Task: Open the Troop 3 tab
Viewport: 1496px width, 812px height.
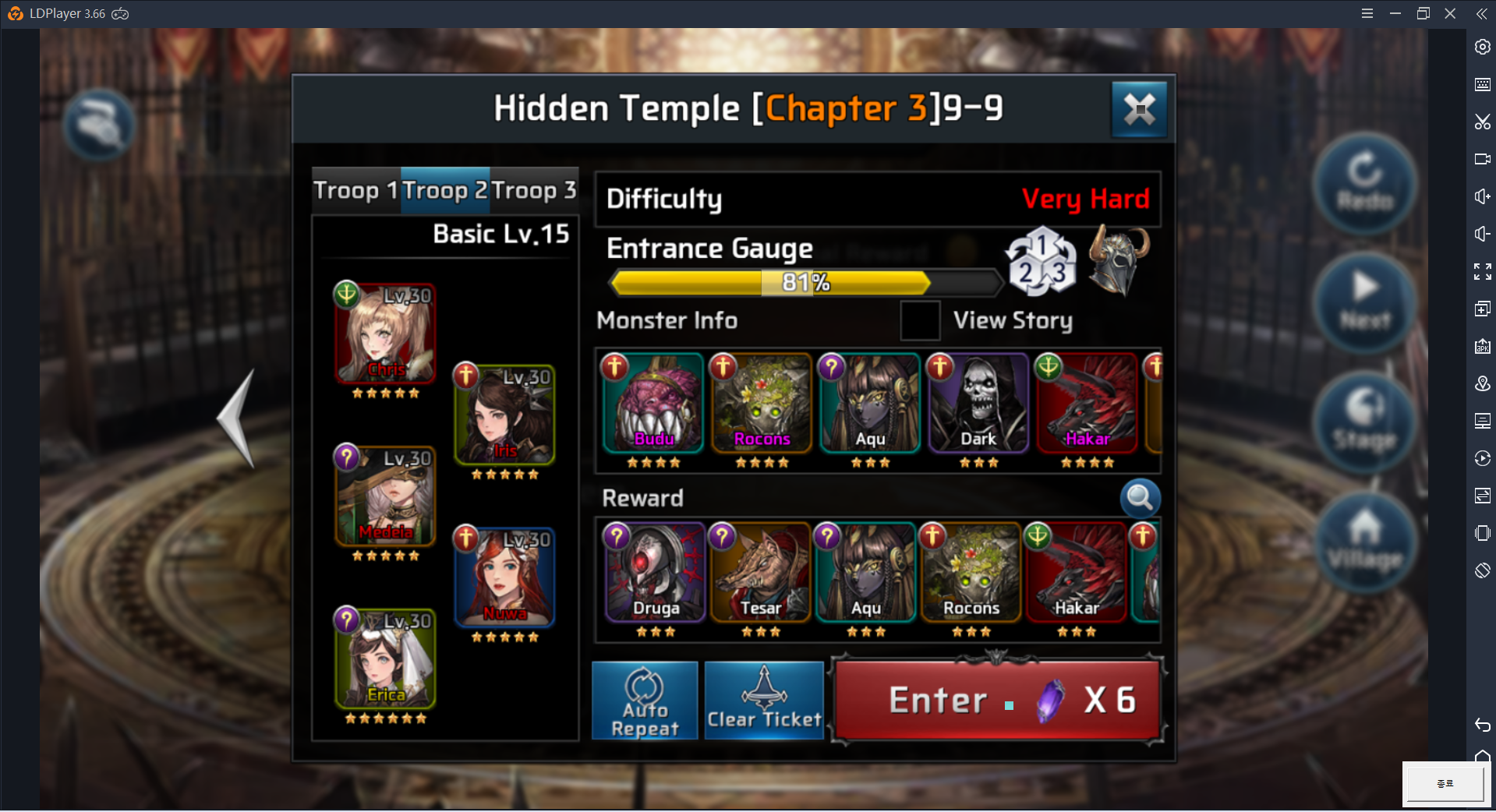Action: pos(534,191)
